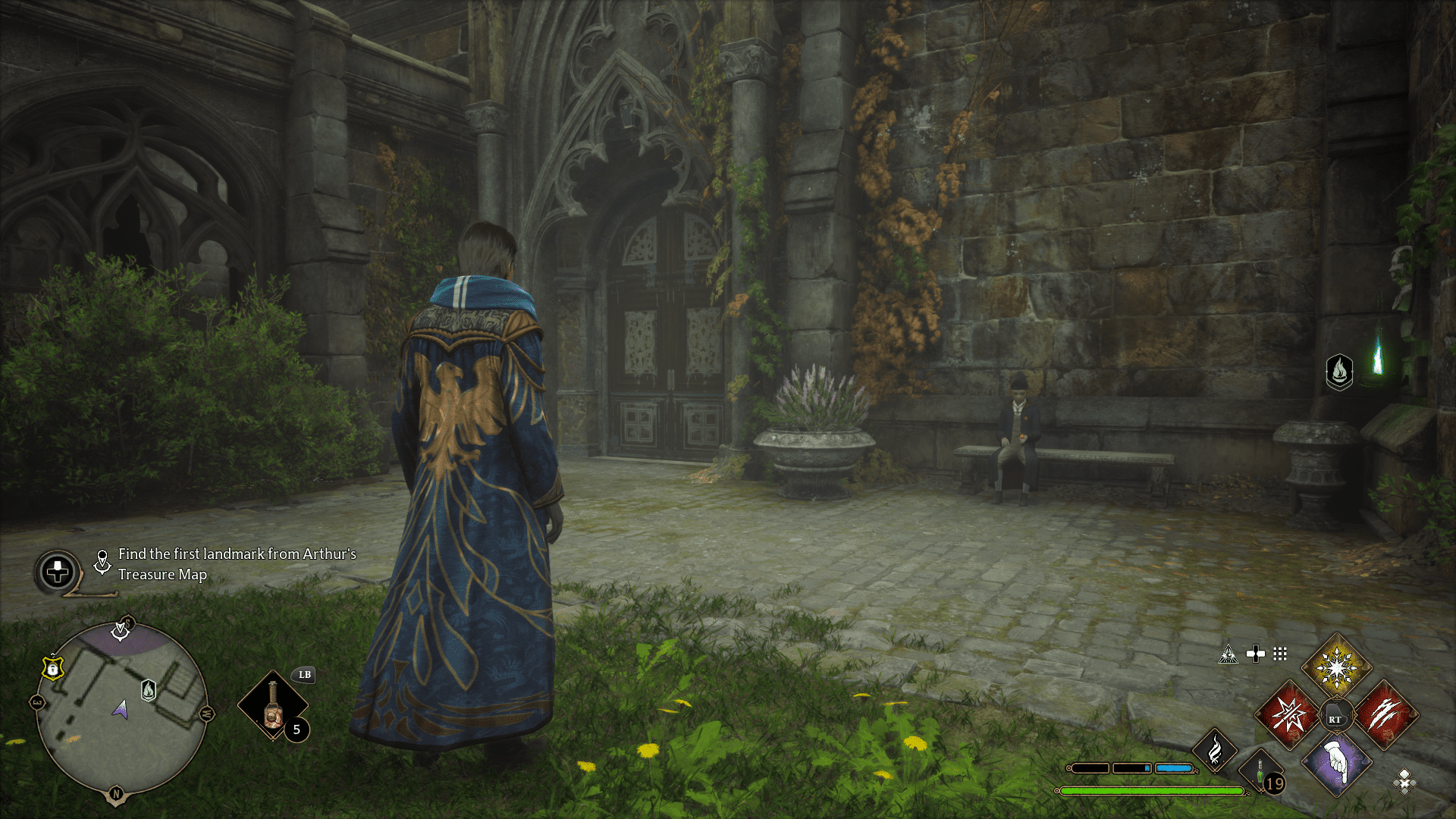
Task: Select the Floo flame marker on minimap
Action: 149,690
